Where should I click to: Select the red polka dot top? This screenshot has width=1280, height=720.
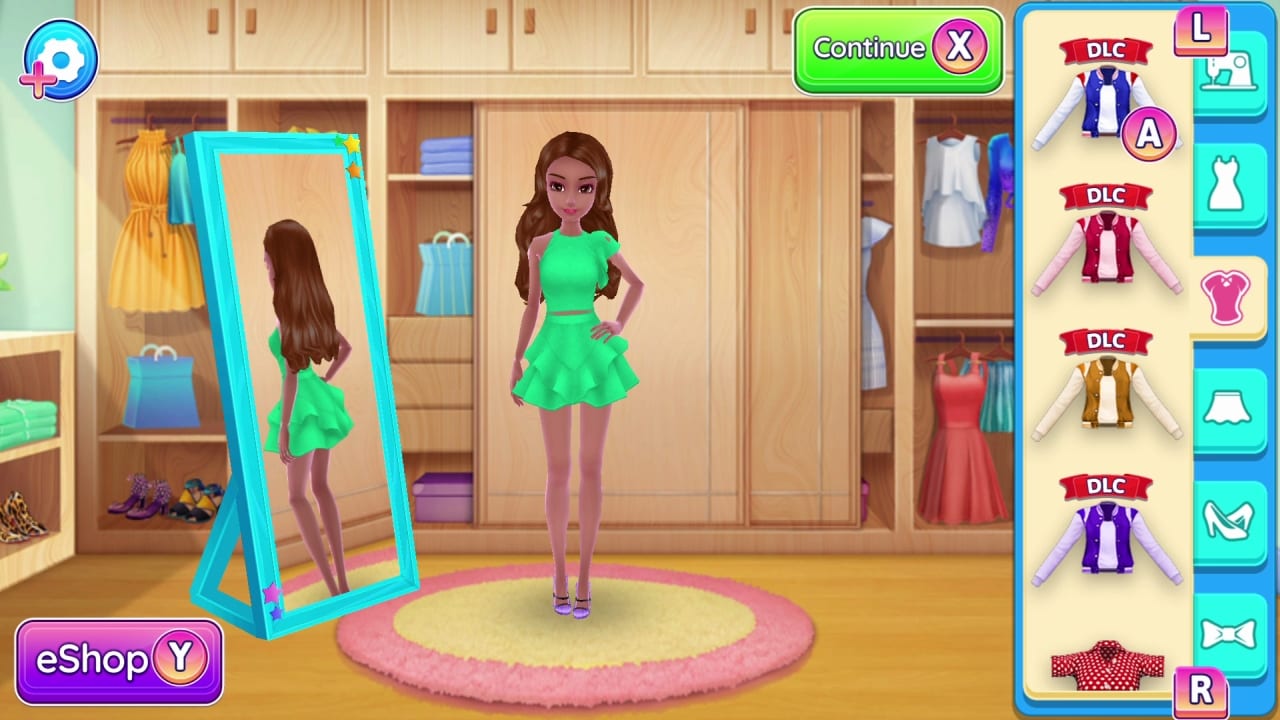click(x=1105, y=665)
